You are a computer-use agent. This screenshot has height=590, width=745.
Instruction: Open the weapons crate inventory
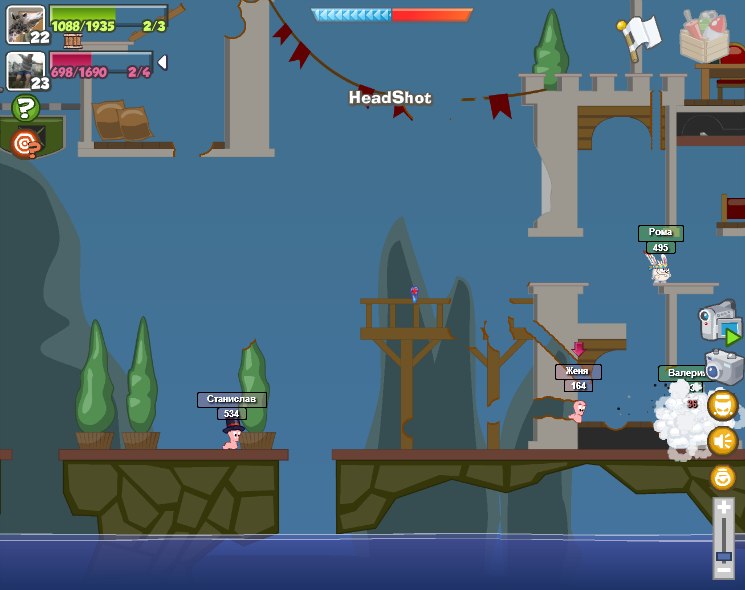(x=704, y=35)
